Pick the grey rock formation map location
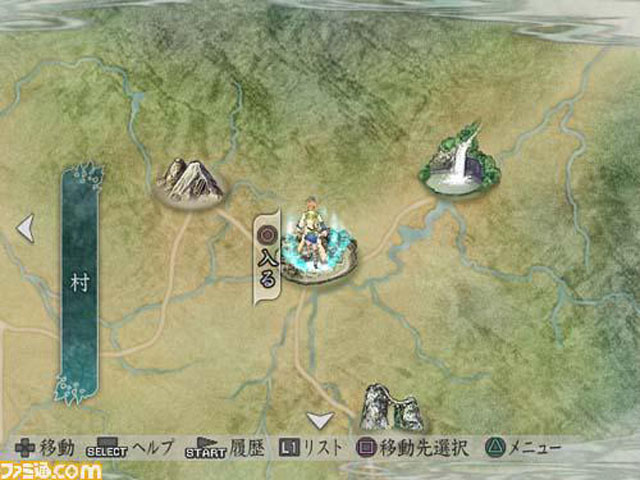640x480 pixels. (391, 408)
